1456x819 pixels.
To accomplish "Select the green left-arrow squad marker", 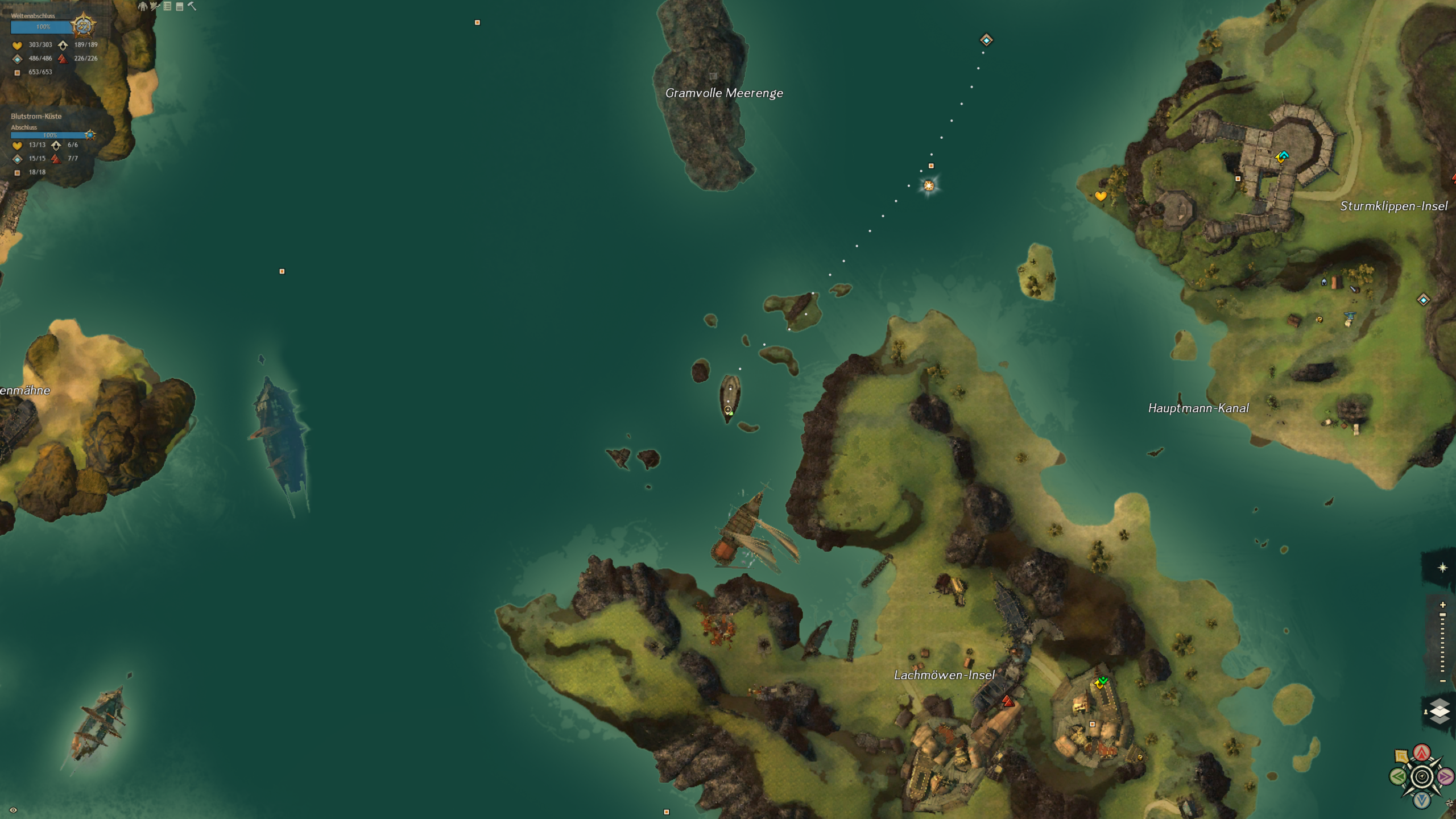I will (1398, 776).
